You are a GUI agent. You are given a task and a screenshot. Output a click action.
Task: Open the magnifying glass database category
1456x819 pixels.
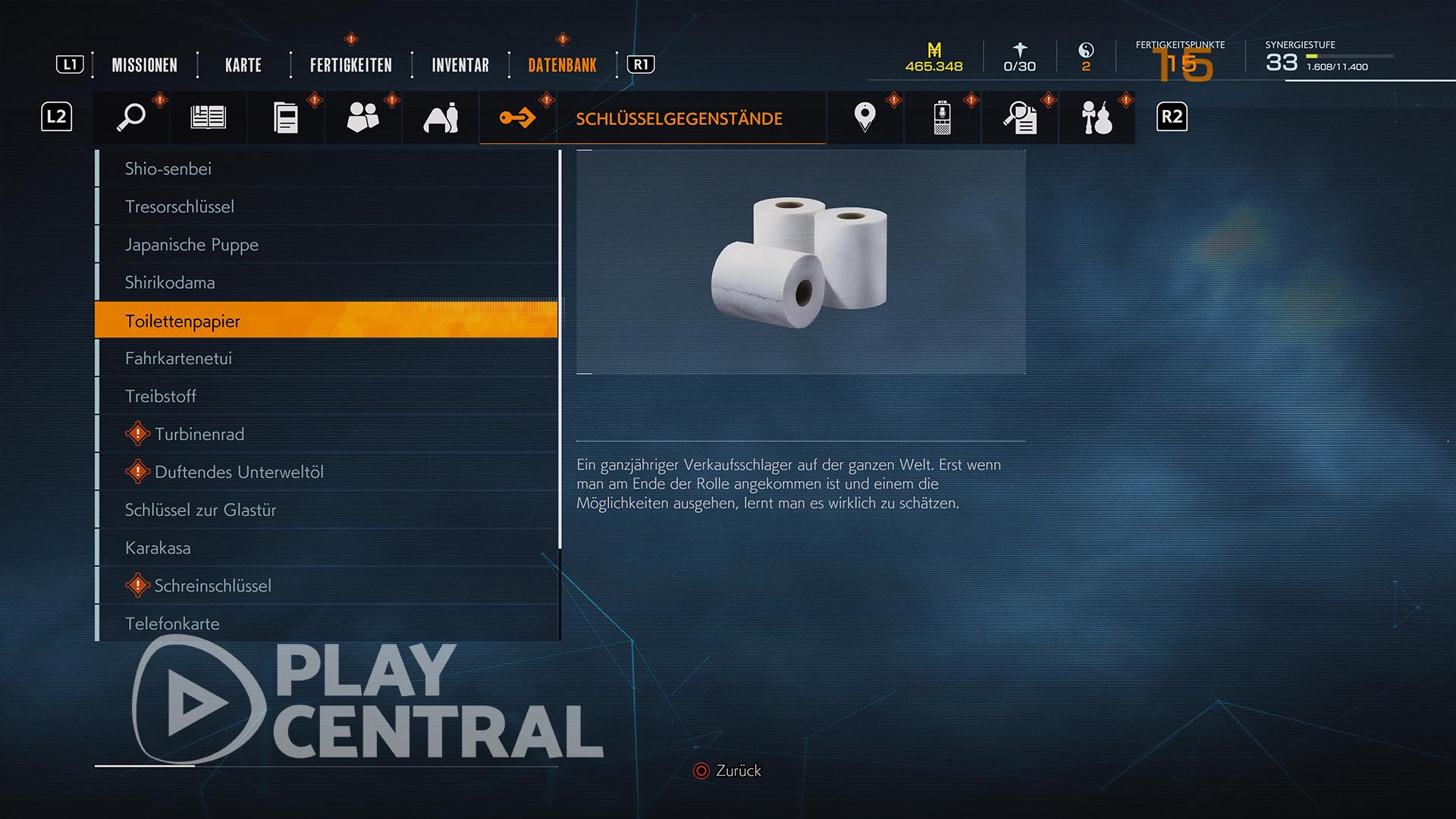pos(132,118)
